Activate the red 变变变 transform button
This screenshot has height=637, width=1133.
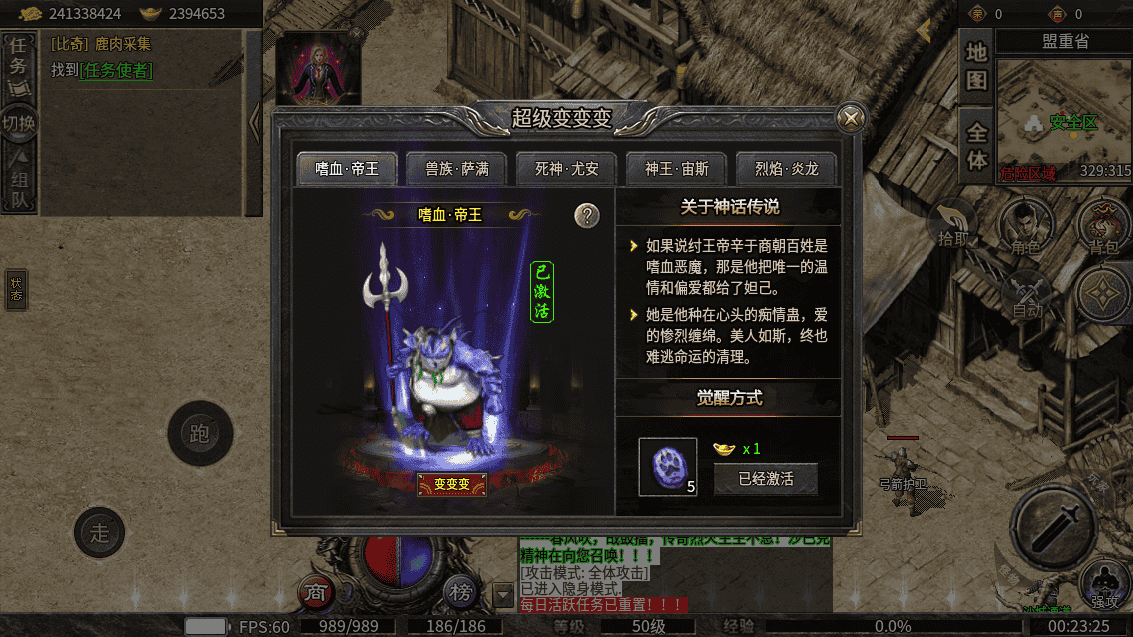click(451, 484)
